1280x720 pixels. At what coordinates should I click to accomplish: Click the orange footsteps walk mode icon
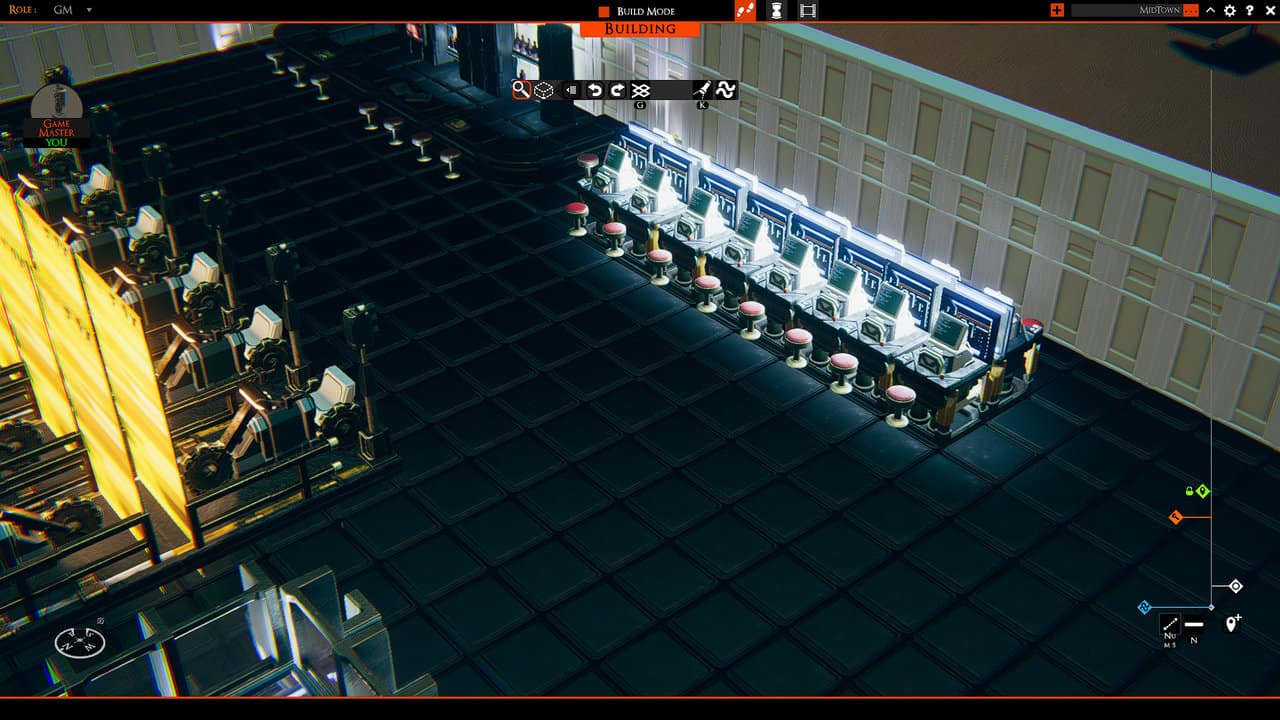(x=745, y=11)
